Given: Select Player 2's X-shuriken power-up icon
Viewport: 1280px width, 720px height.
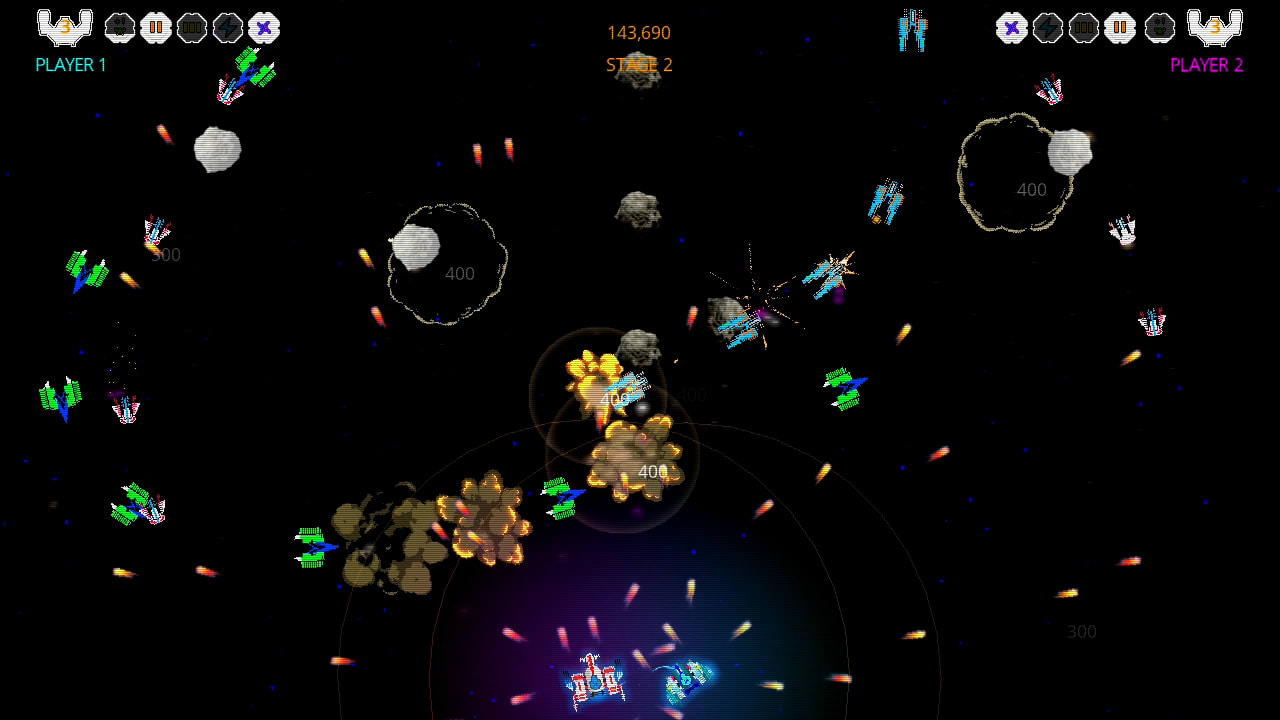Looking at the screenshot, I should [1012, 27].
